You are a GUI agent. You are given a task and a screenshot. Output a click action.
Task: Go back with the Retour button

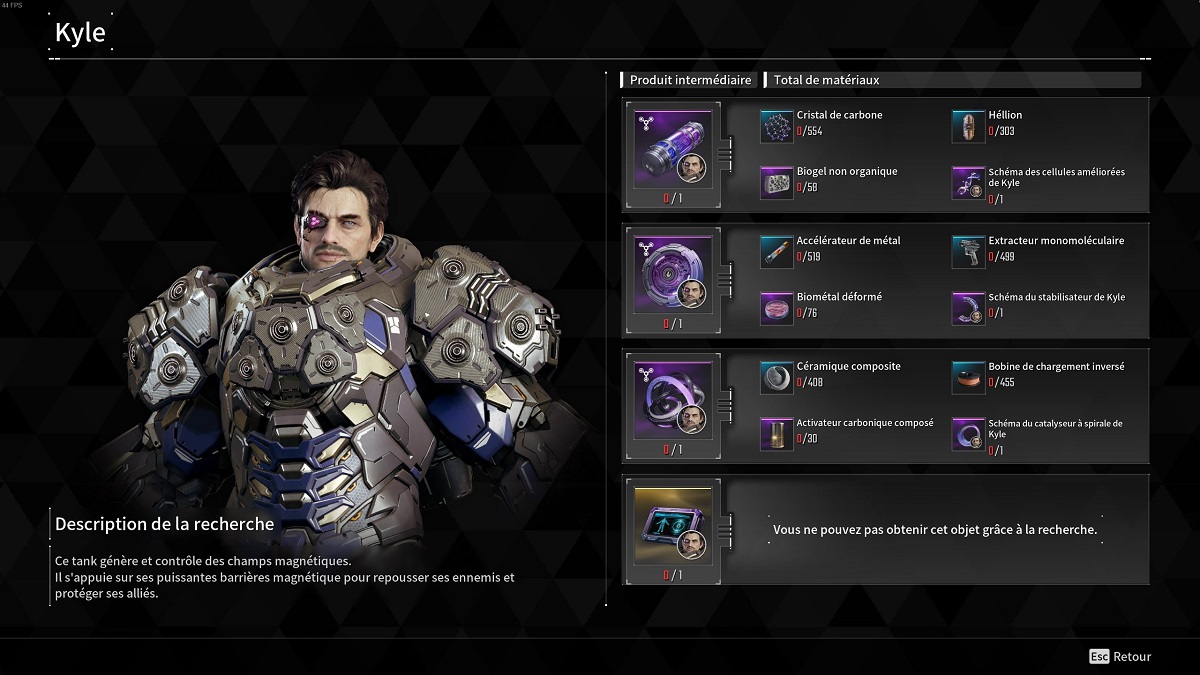(x=1120, y=657)
